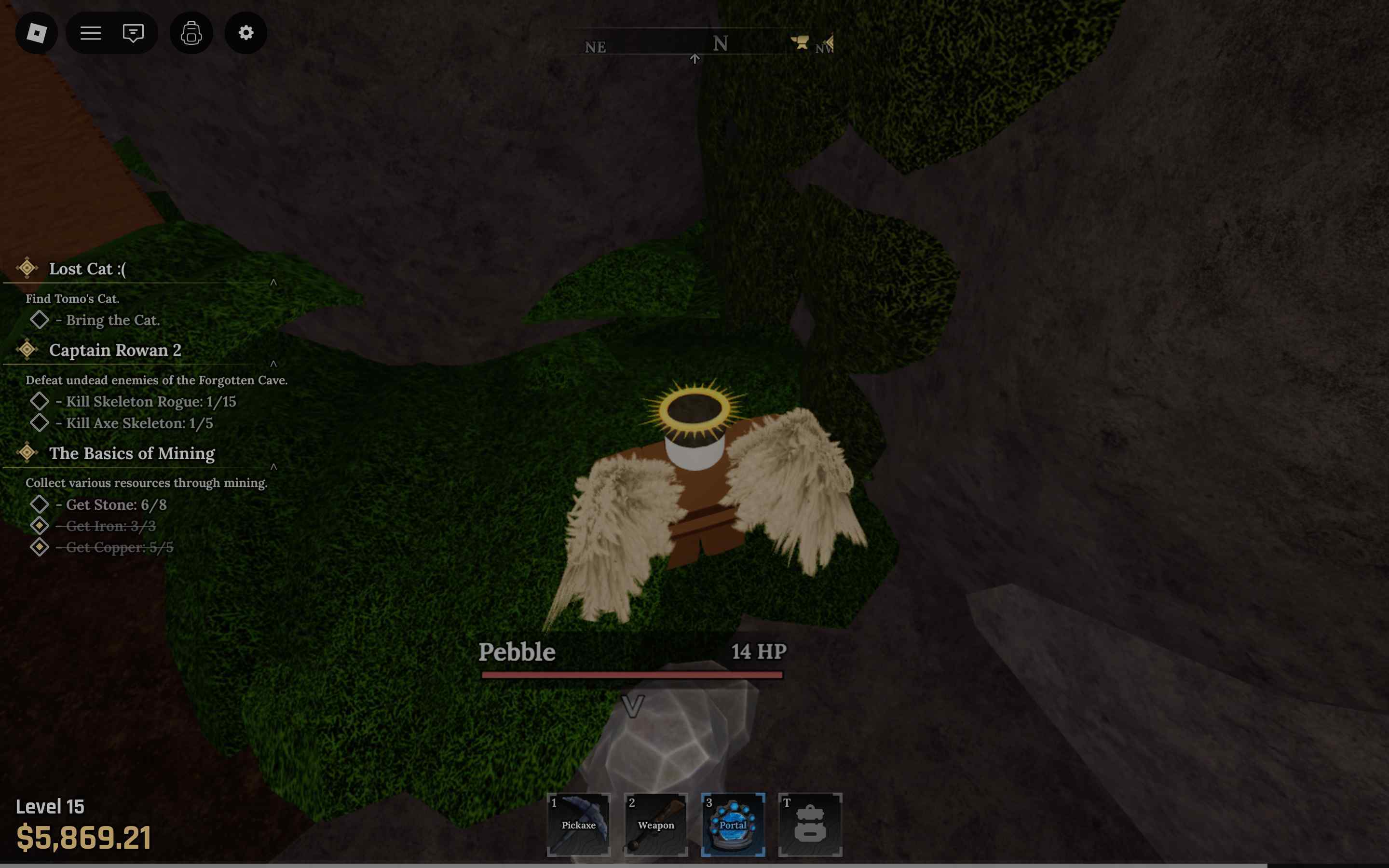This screenshot has height=868, width=1389.
Task: Open the inventory backpack icon
Action: (x=191, y=33)
